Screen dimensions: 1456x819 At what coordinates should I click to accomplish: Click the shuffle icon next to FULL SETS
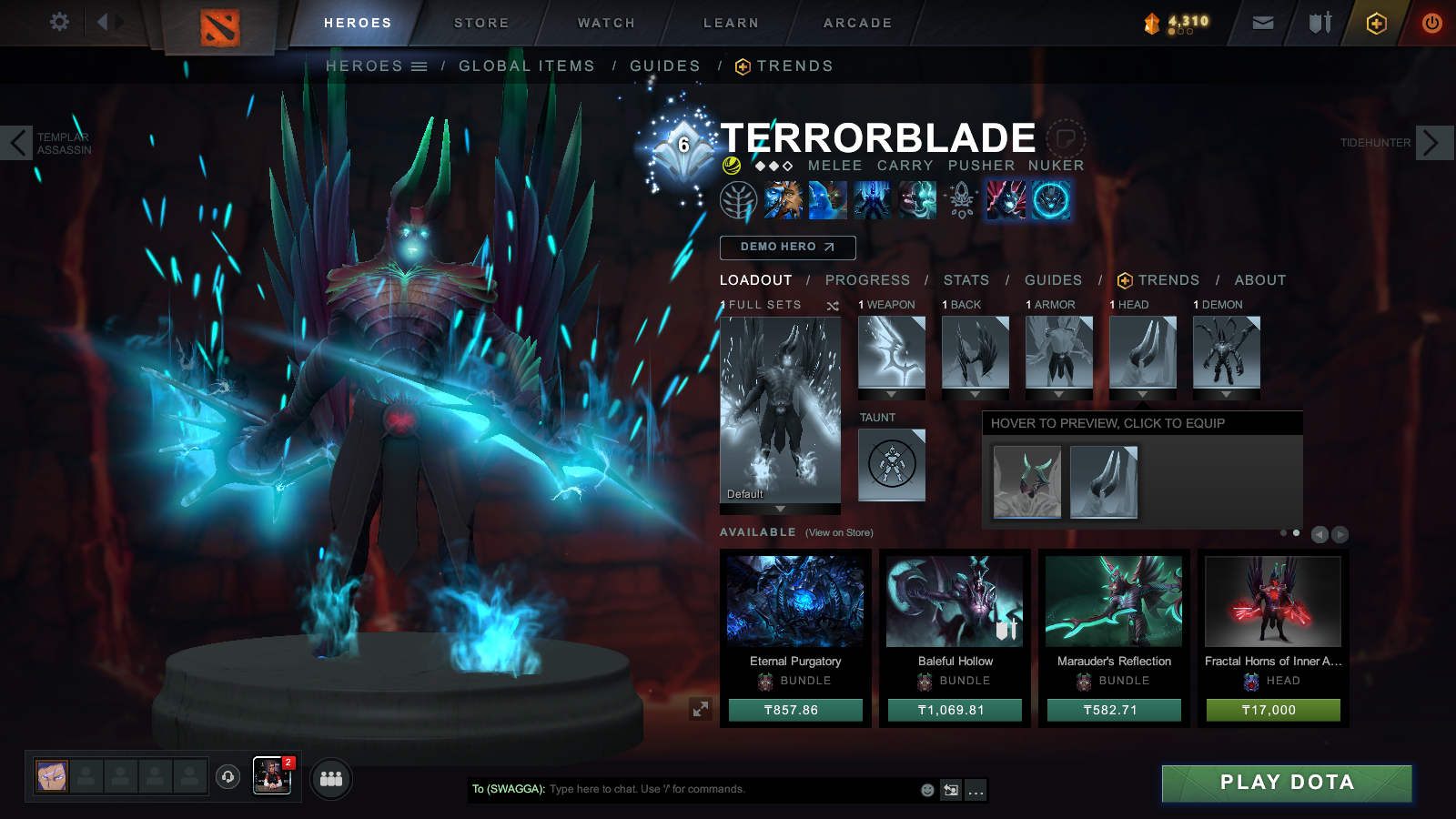point(831,306)
